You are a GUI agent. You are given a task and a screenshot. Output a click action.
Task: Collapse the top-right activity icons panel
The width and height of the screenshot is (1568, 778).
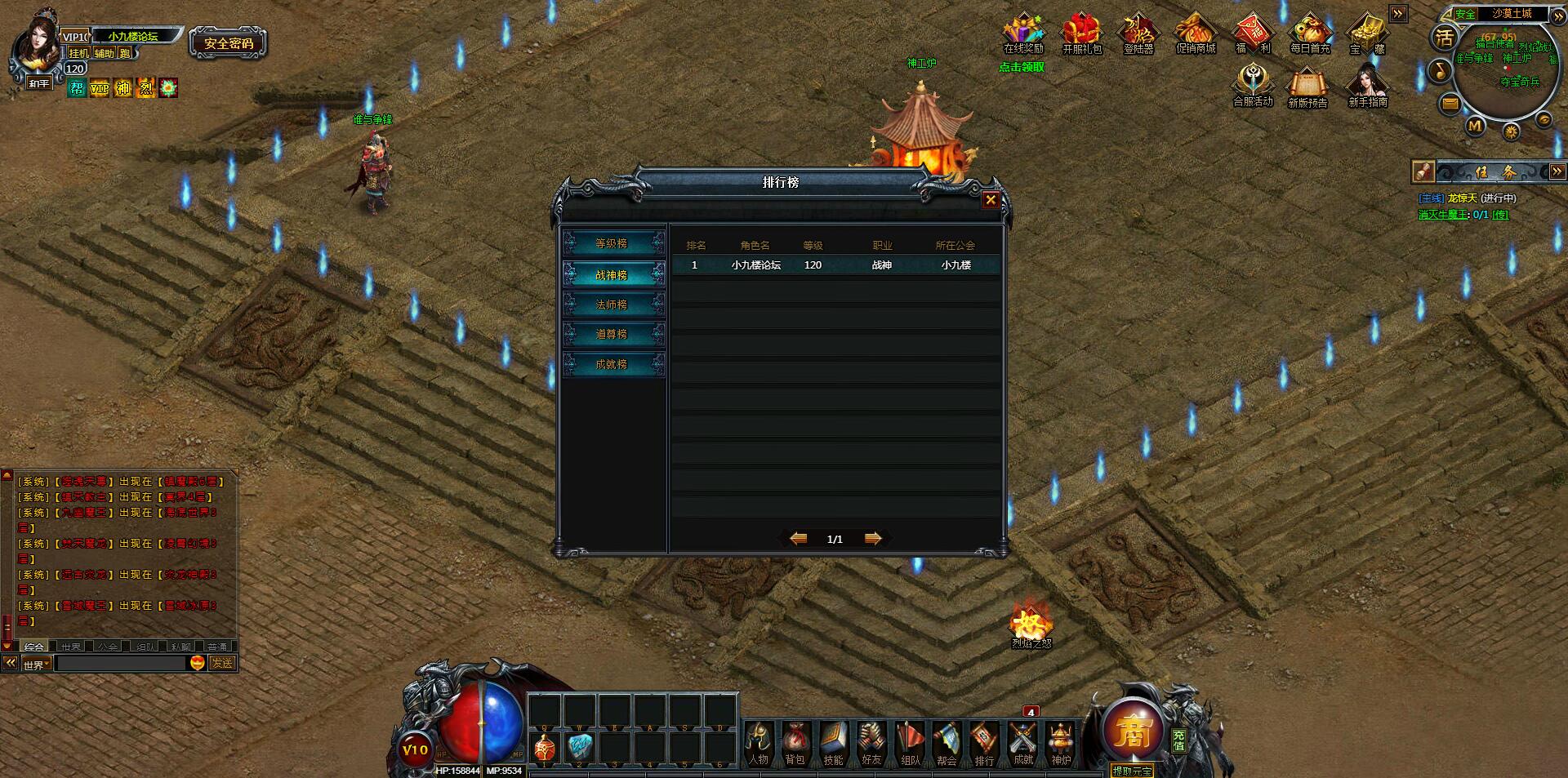pyautogui.click(x=1399, y=14)
